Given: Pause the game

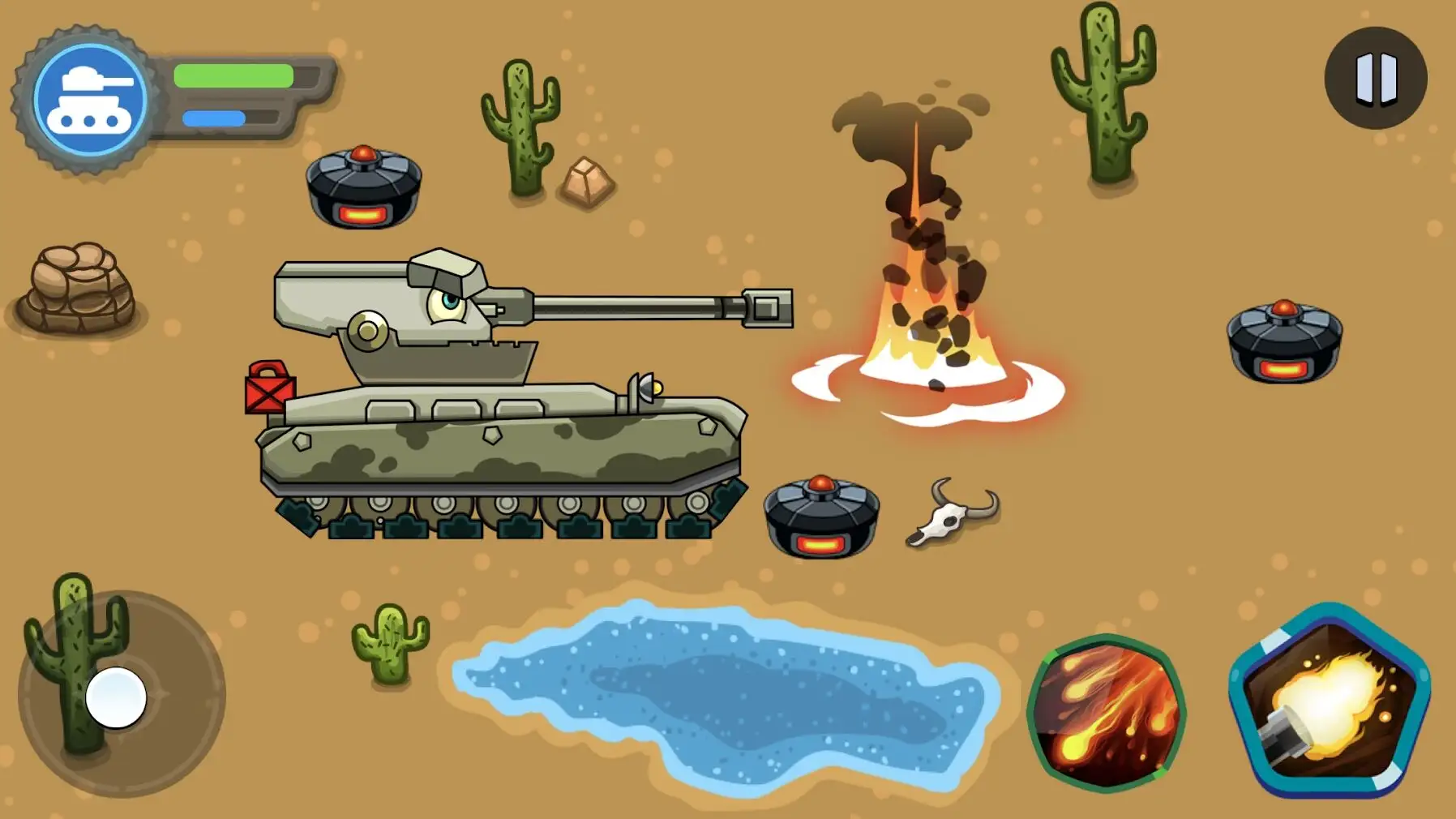Looking at the screenshot, I should click(1376, 79).
